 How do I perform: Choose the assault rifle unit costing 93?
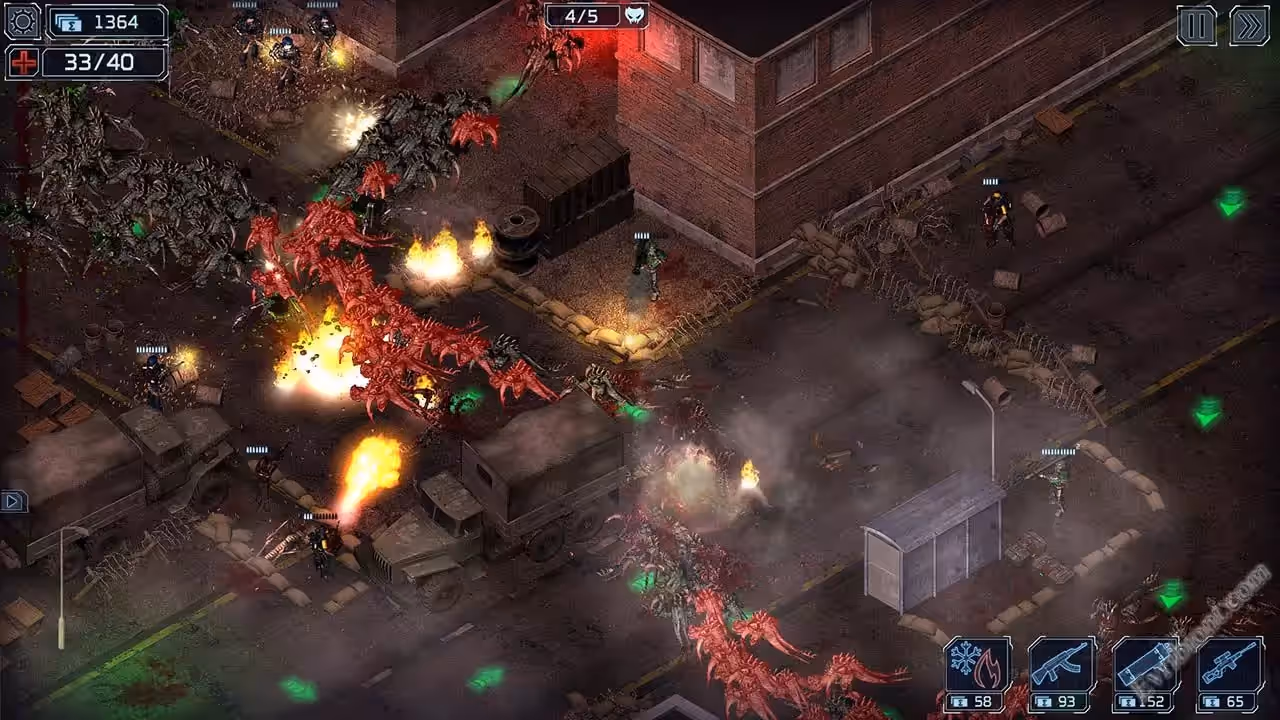(x=1061, y=673)
